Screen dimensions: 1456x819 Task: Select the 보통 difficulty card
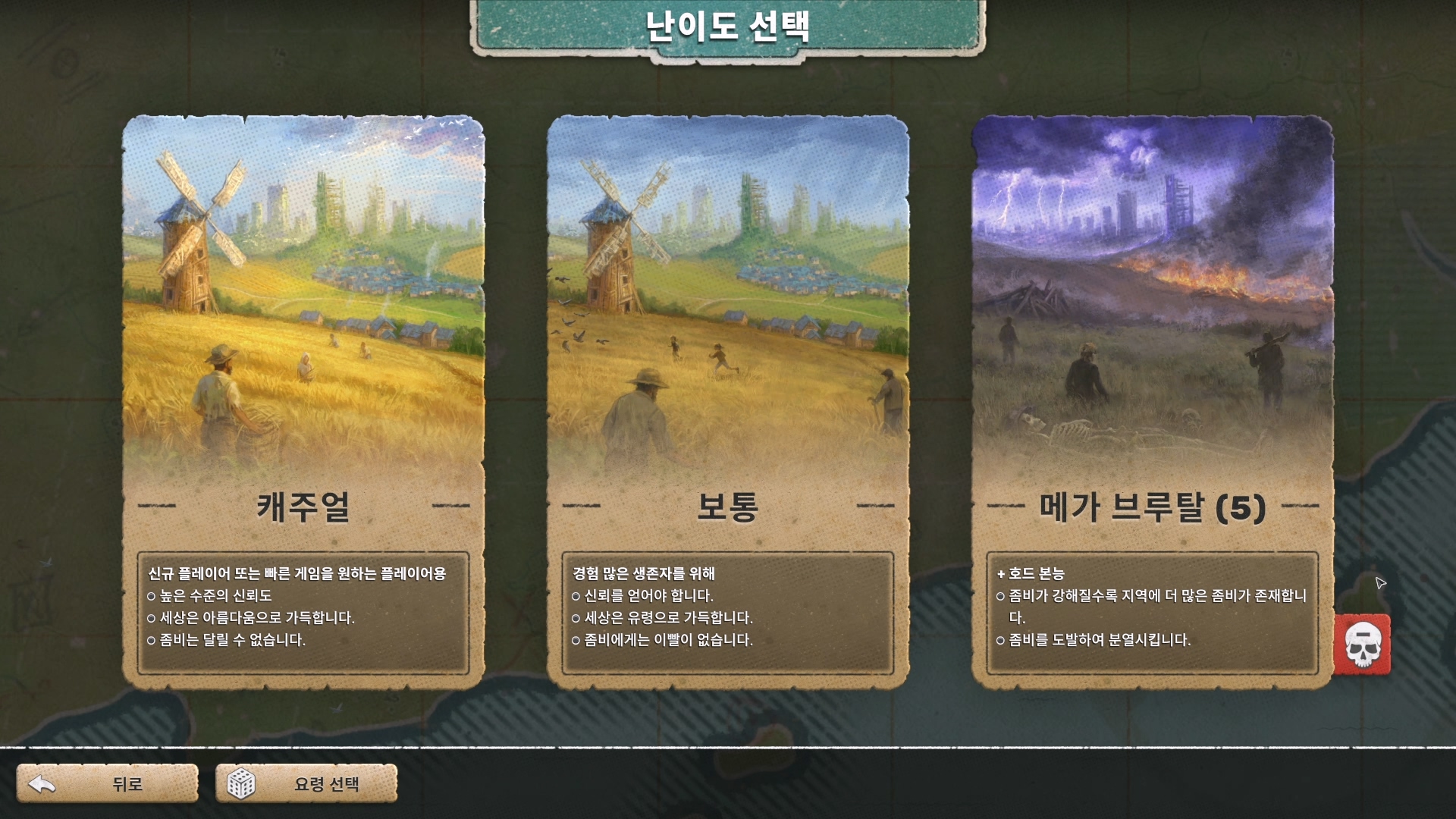click(728, 402)
